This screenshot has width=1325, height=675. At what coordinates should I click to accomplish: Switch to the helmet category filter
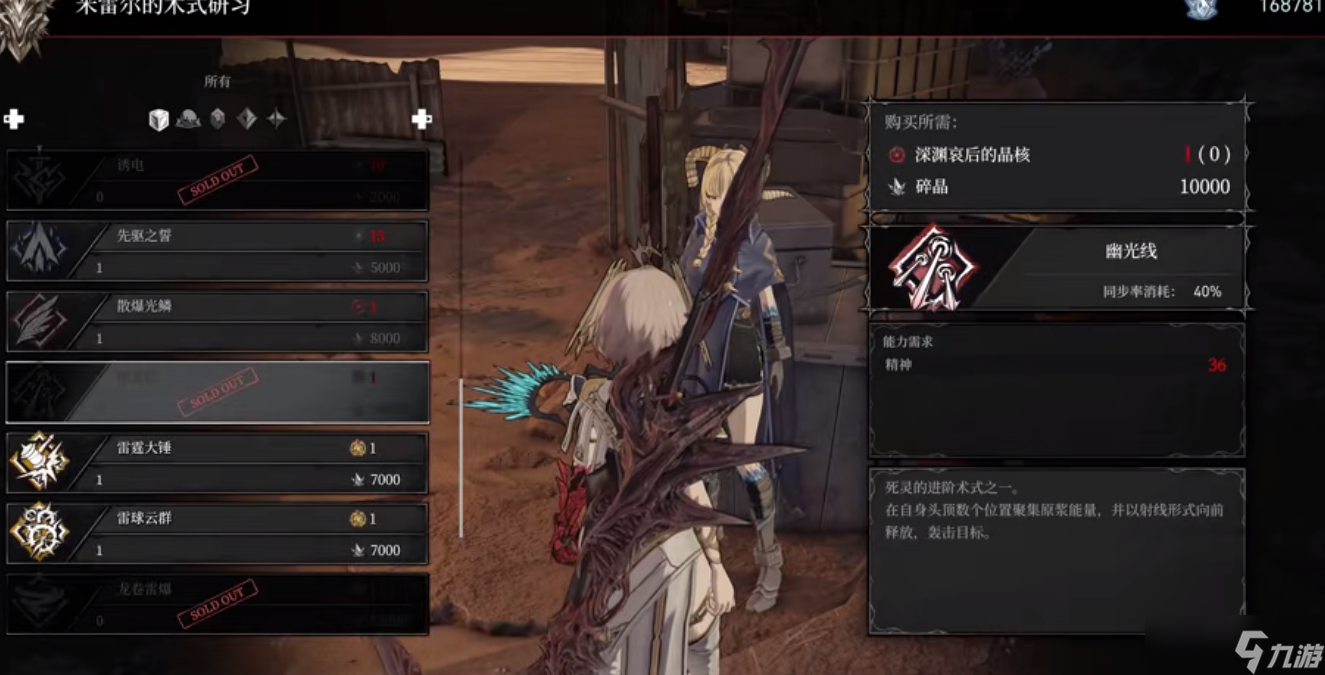[188, 120]
